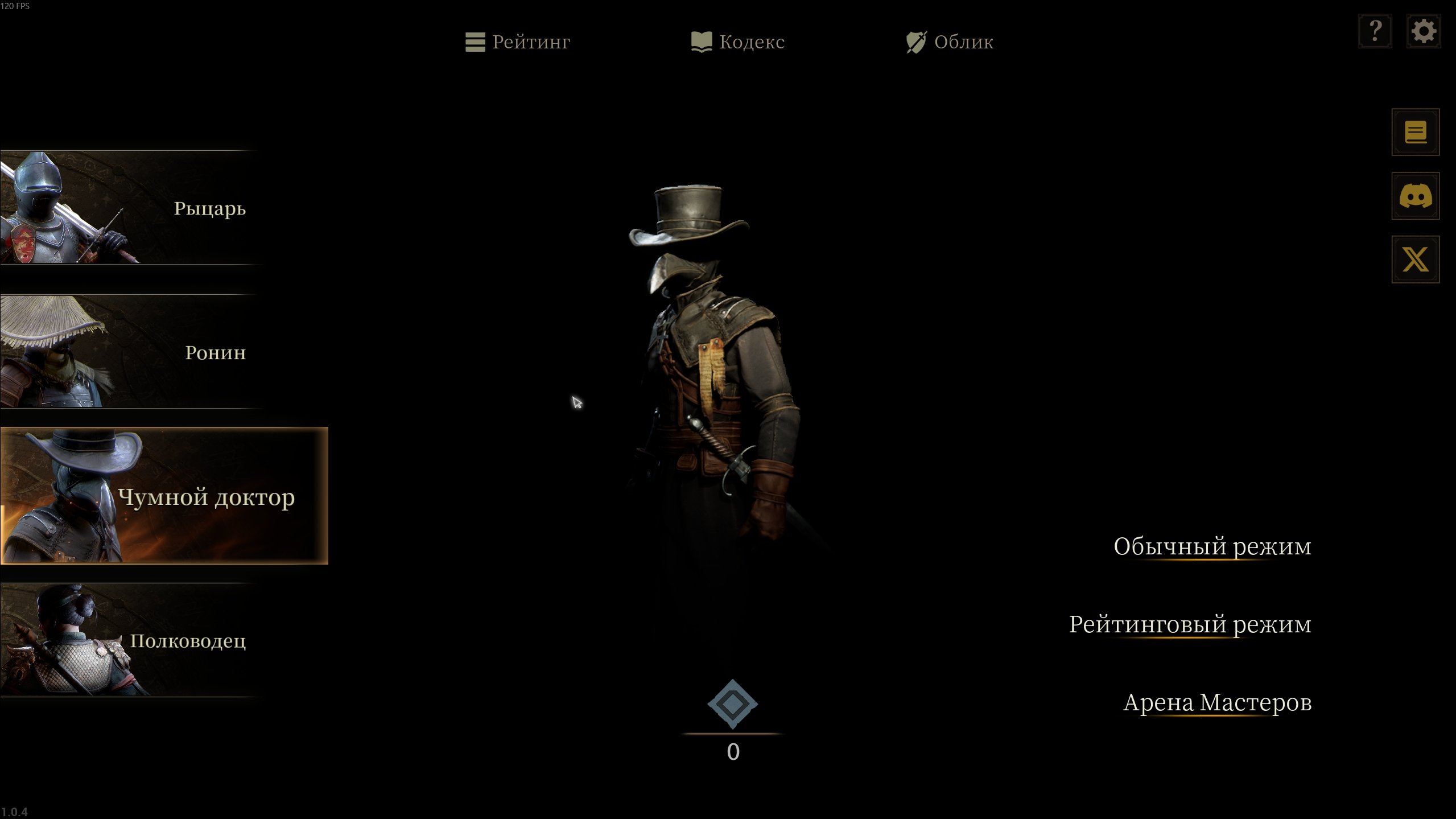Open the Кодекс codex tab
Screen dimensions: 1456x819
point(738,42)
